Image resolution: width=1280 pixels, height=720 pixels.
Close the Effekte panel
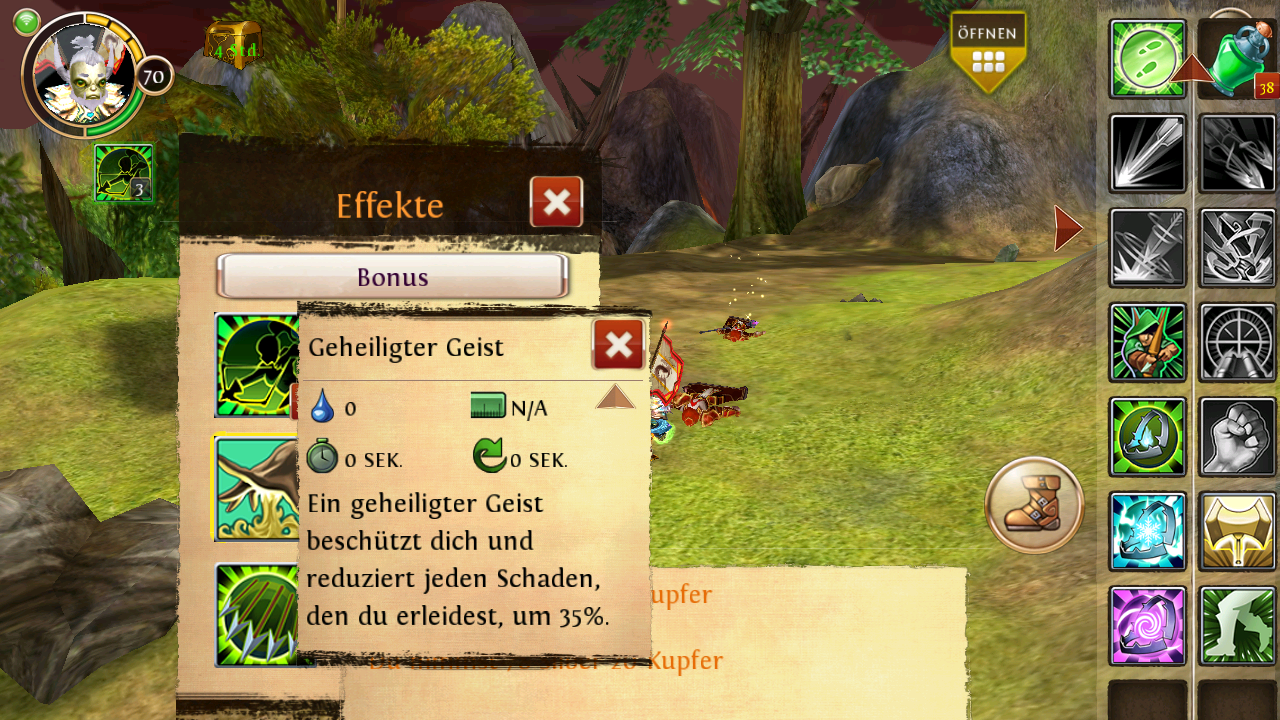click(x=556, y=202)
